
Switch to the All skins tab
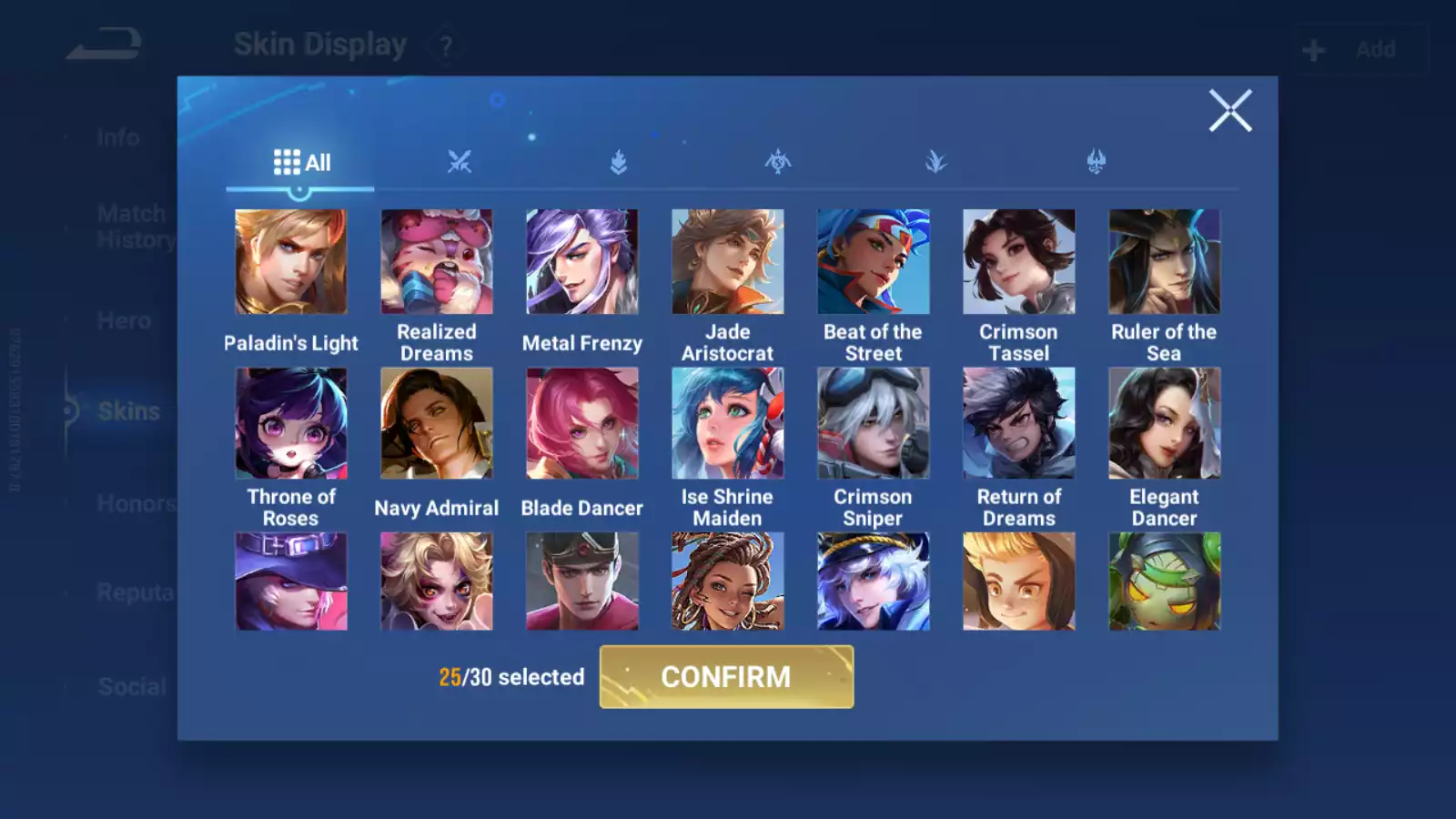click(x=301, y=163)
